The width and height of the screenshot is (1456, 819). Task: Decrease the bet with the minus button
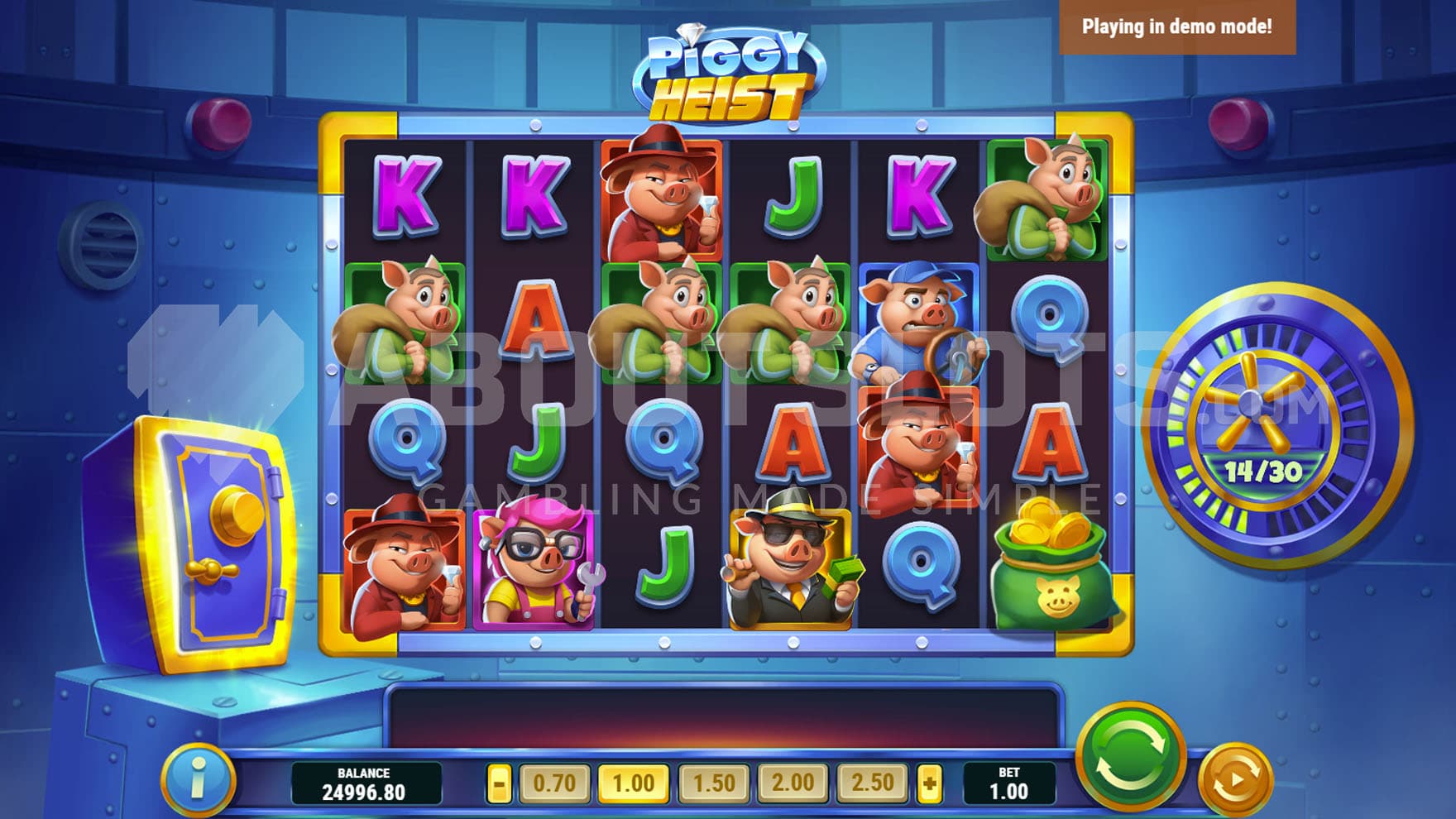(x=499, y=782)
